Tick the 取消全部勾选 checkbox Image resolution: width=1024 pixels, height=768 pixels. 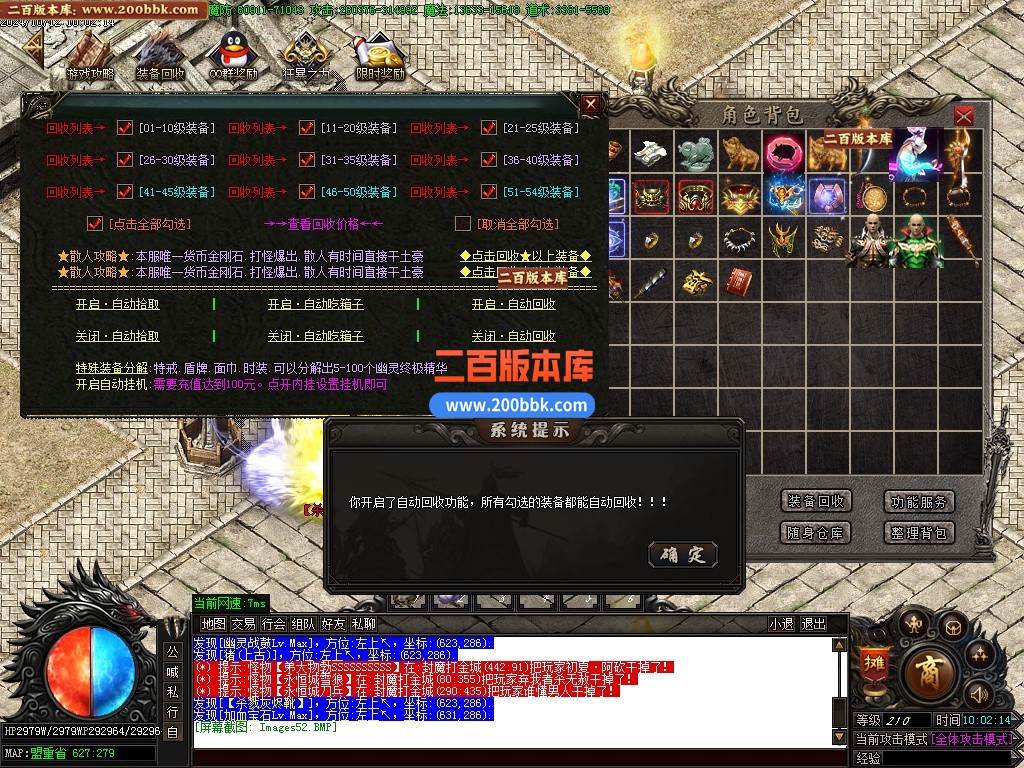(x=462, y=223)
